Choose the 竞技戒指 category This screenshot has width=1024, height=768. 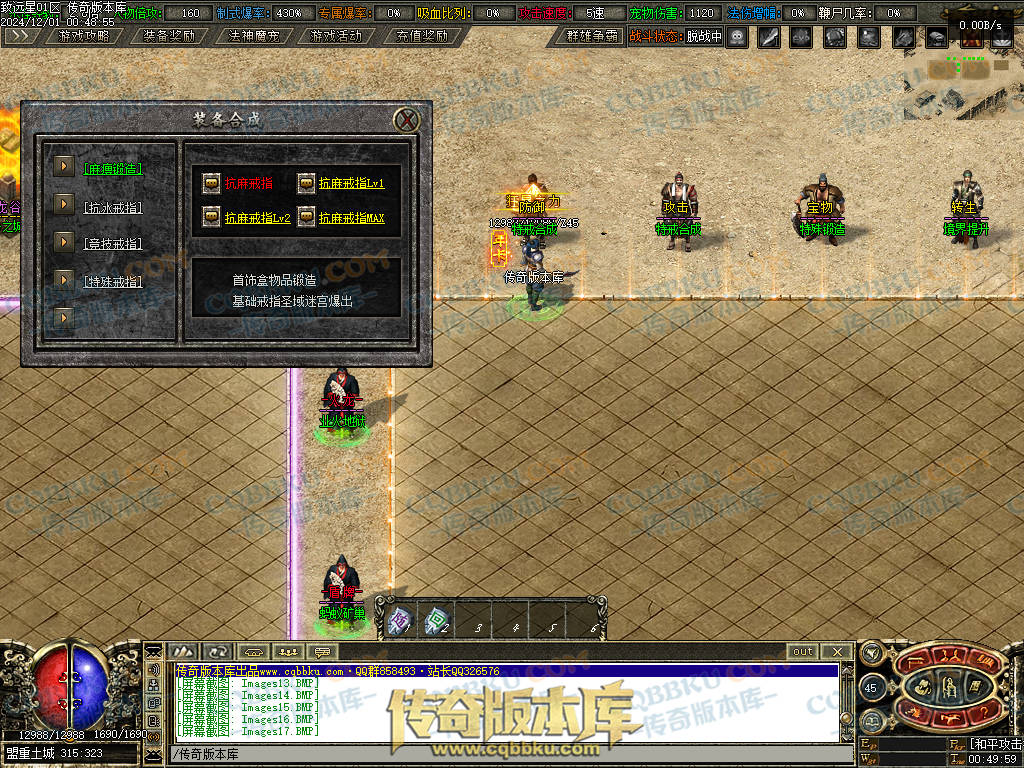[113, 243]
